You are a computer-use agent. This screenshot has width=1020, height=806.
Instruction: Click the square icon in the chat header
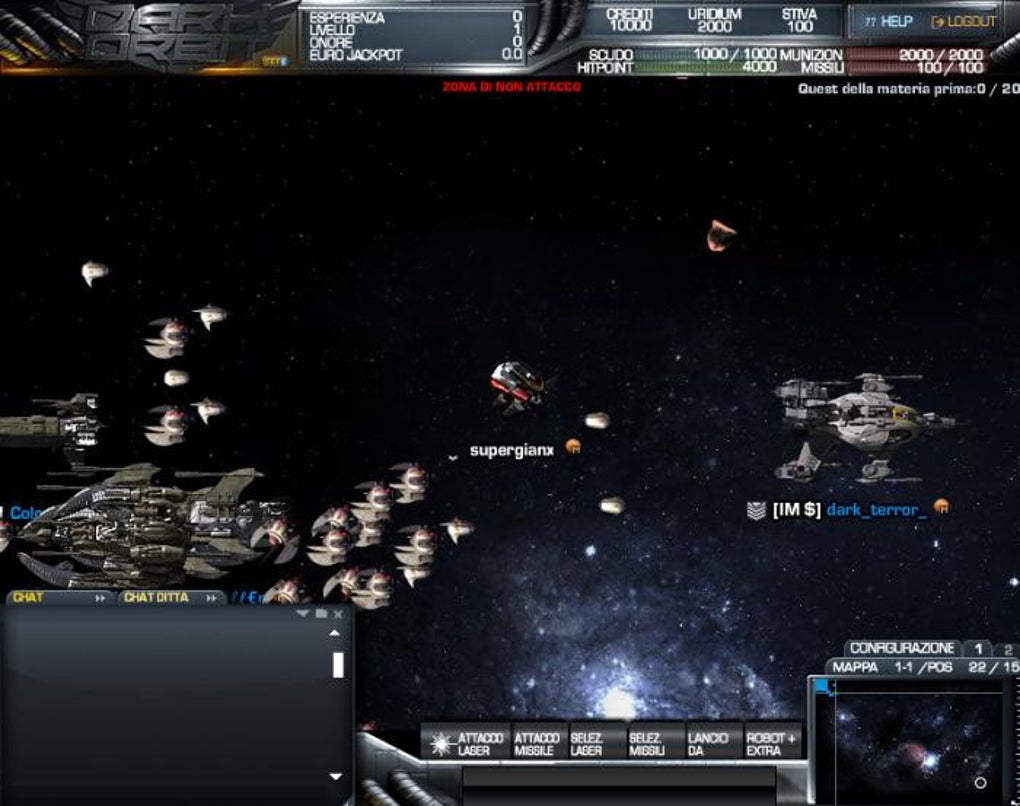[x=321, y=614]
